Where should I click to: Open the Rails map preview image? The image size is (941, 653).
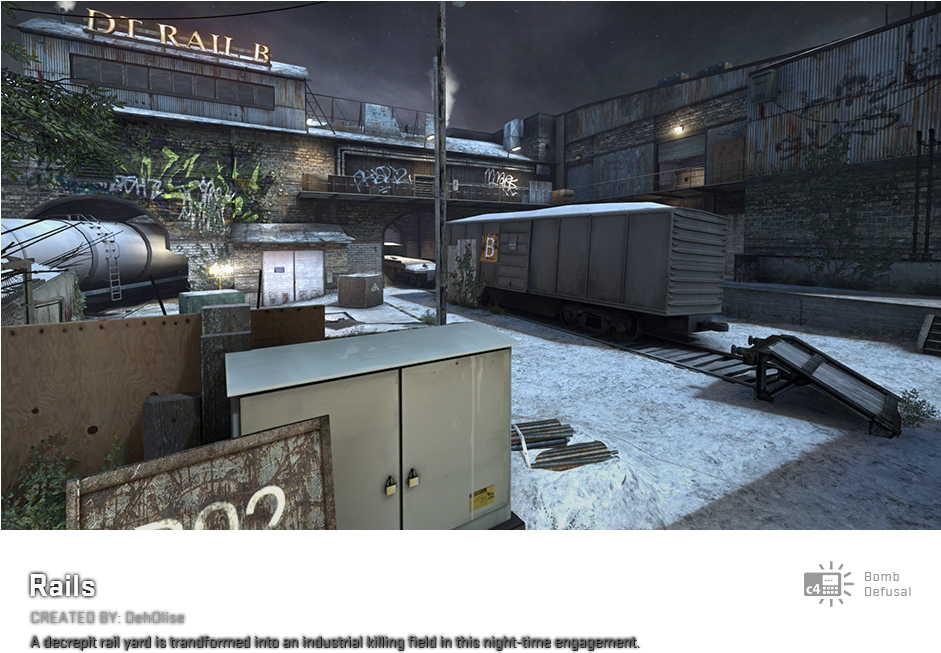coord(470,265)
